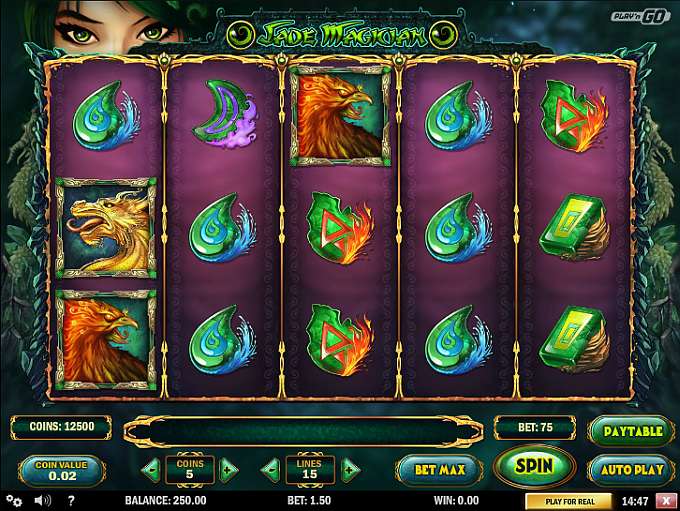Image resolution: width=680 pixels, height=511 pixels.
Task: Hit the green SPIN button
Action: pyautogui.click(x=533, y=466)
